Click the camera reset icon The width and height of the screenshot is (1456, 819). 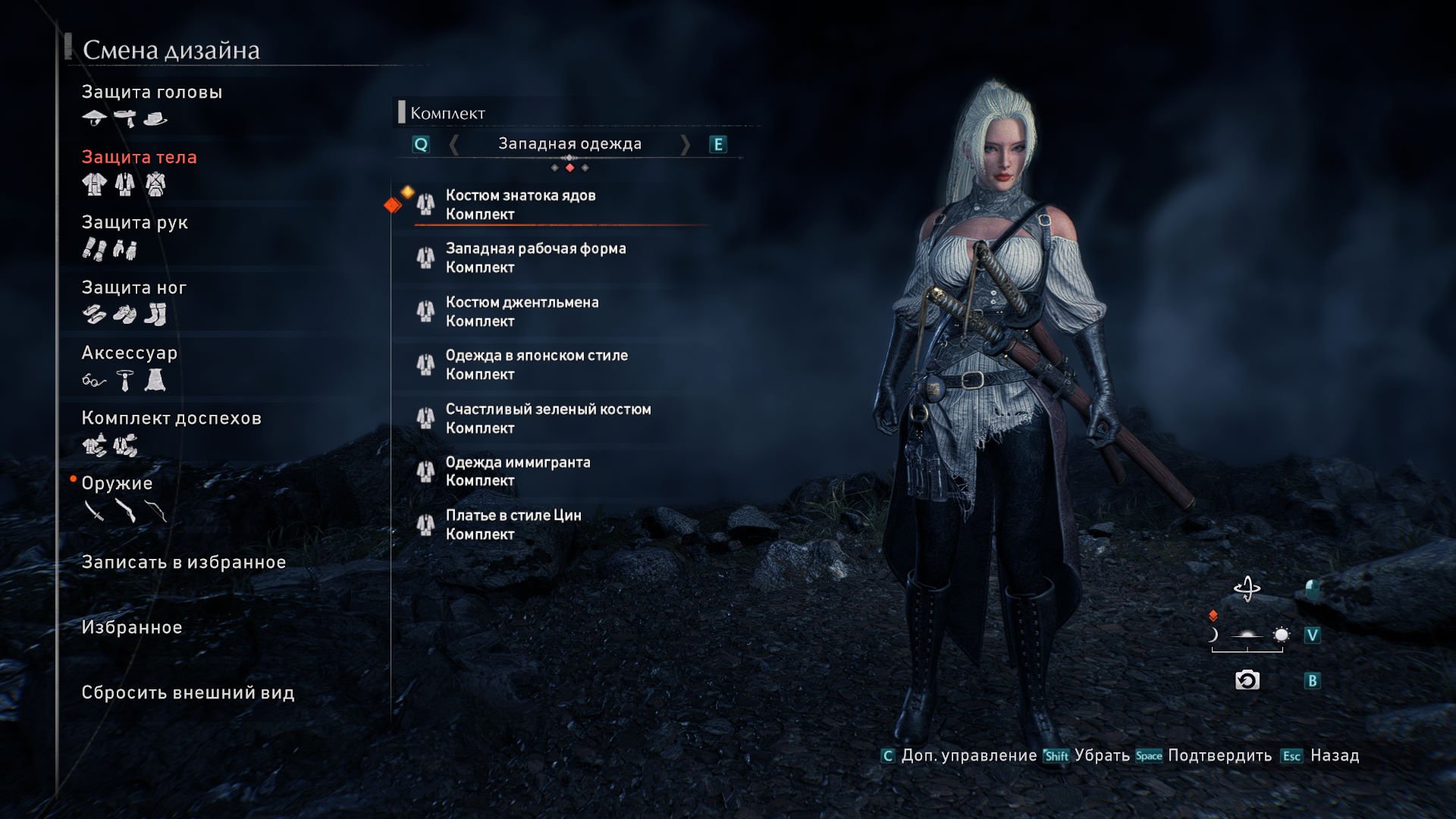[x=1247, y=680]
